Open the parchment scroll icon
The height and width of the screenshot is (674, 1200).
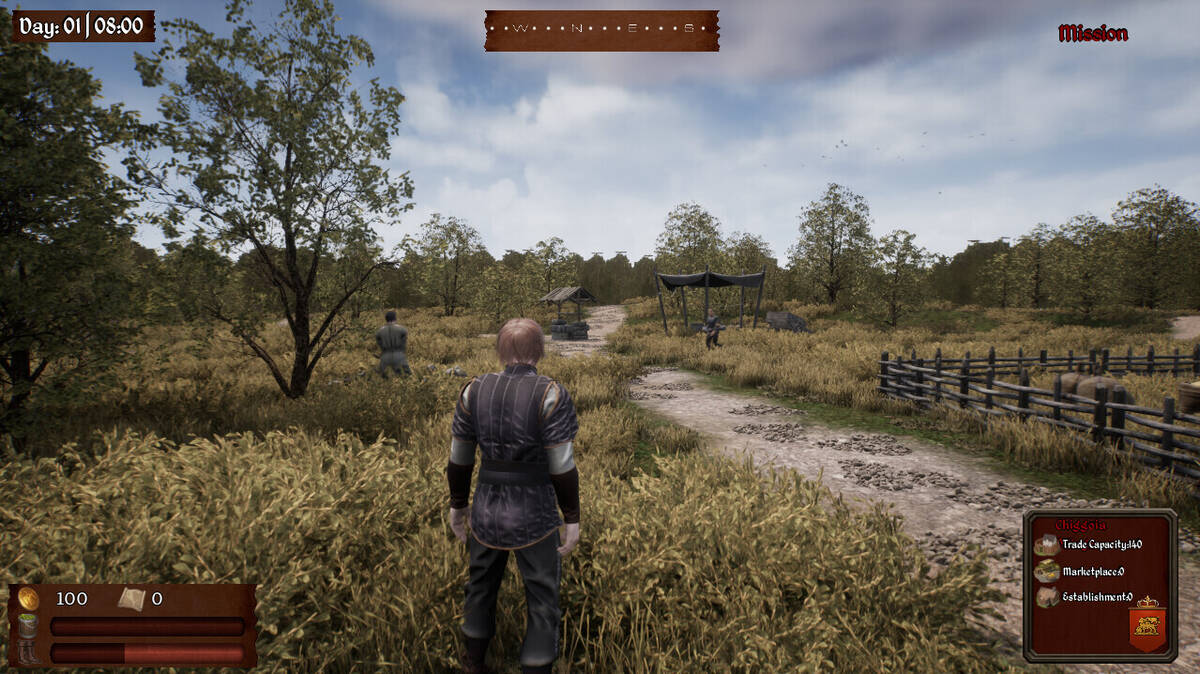pos(131,599)
